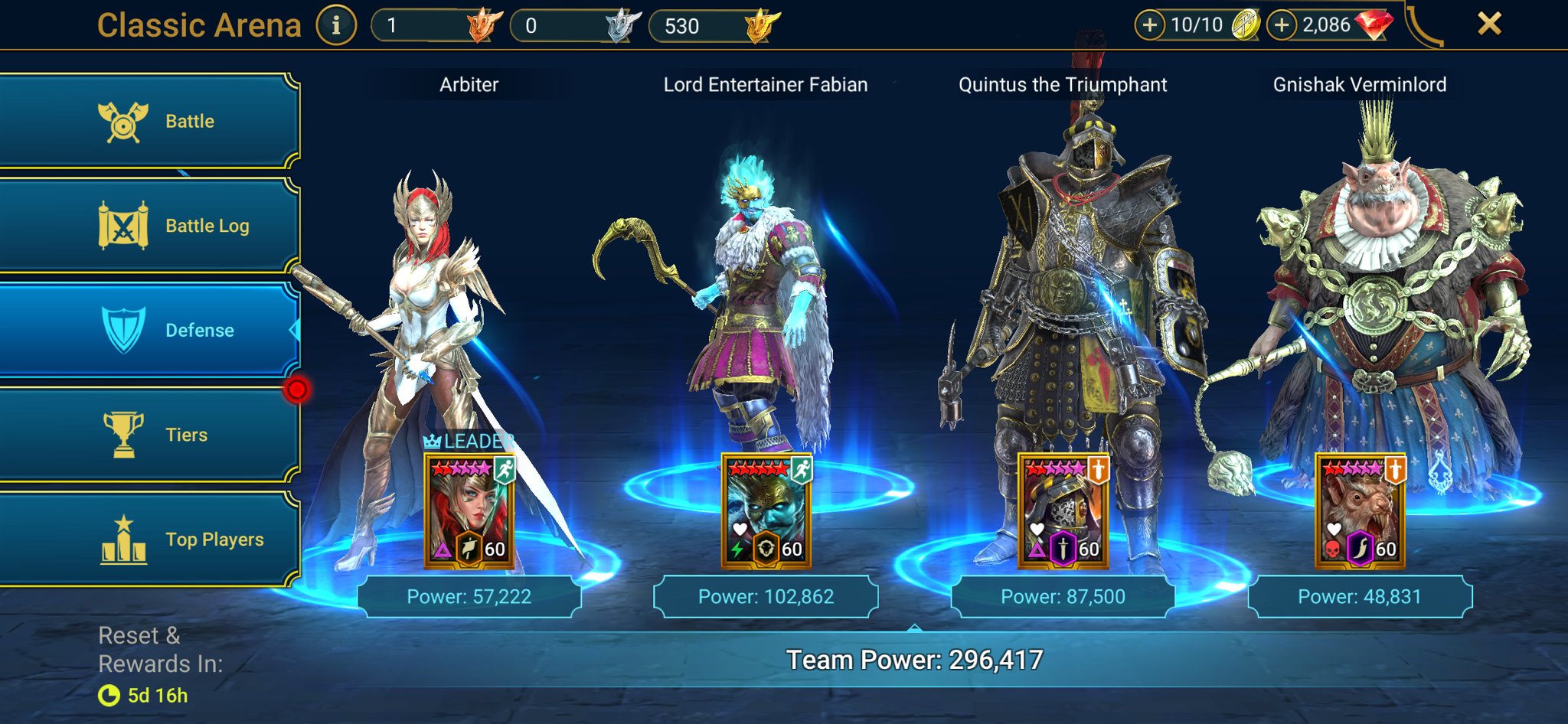
Task: Select the Defense shield icon
Action: pyautogui.click(x=122, y=329)
